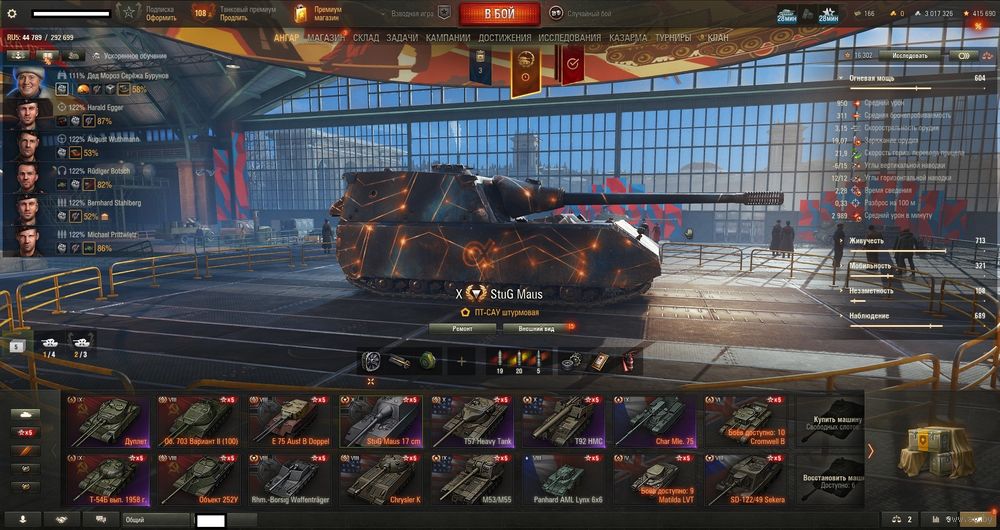Show the ДОСТИЖЕНИЯ achievements tab
Screen dimensions: 1000x530
pyautogui.click(x=505, y=38)
